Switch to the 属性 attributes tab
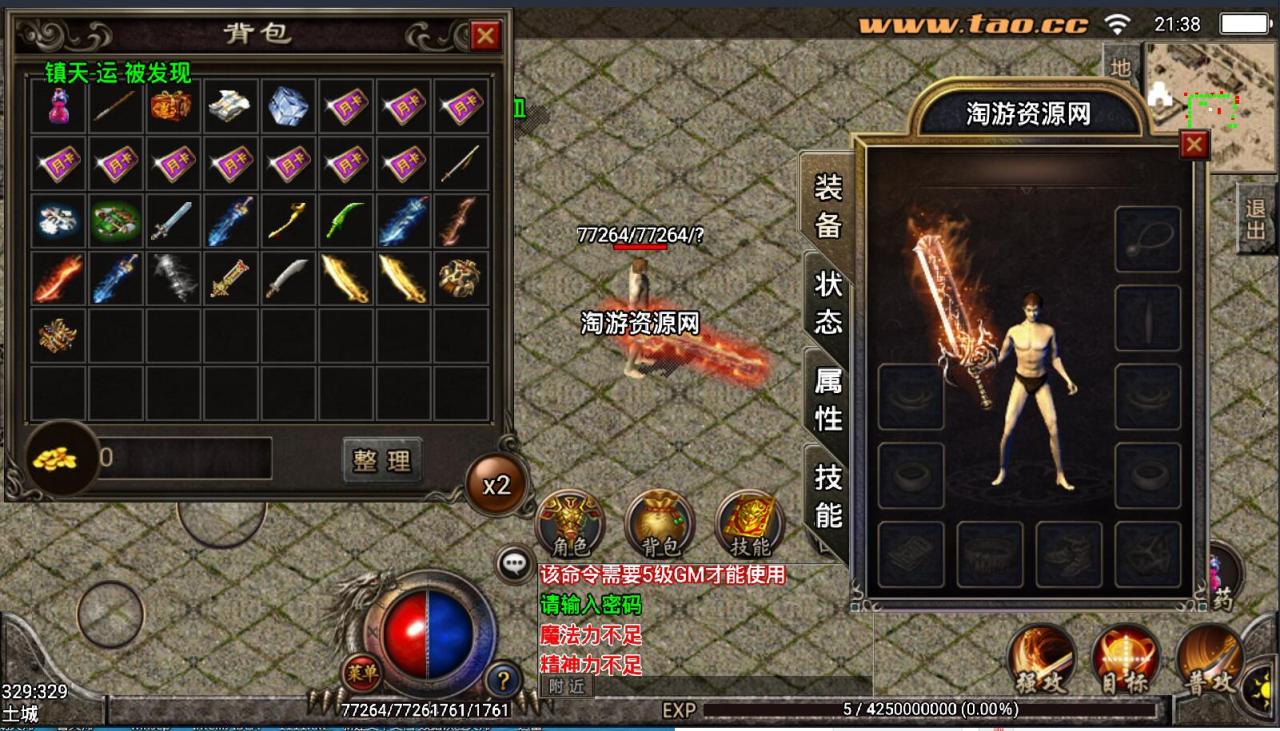Image resolution: width=1280 pixels, height=731 pixels. click(x=828, y=398)
